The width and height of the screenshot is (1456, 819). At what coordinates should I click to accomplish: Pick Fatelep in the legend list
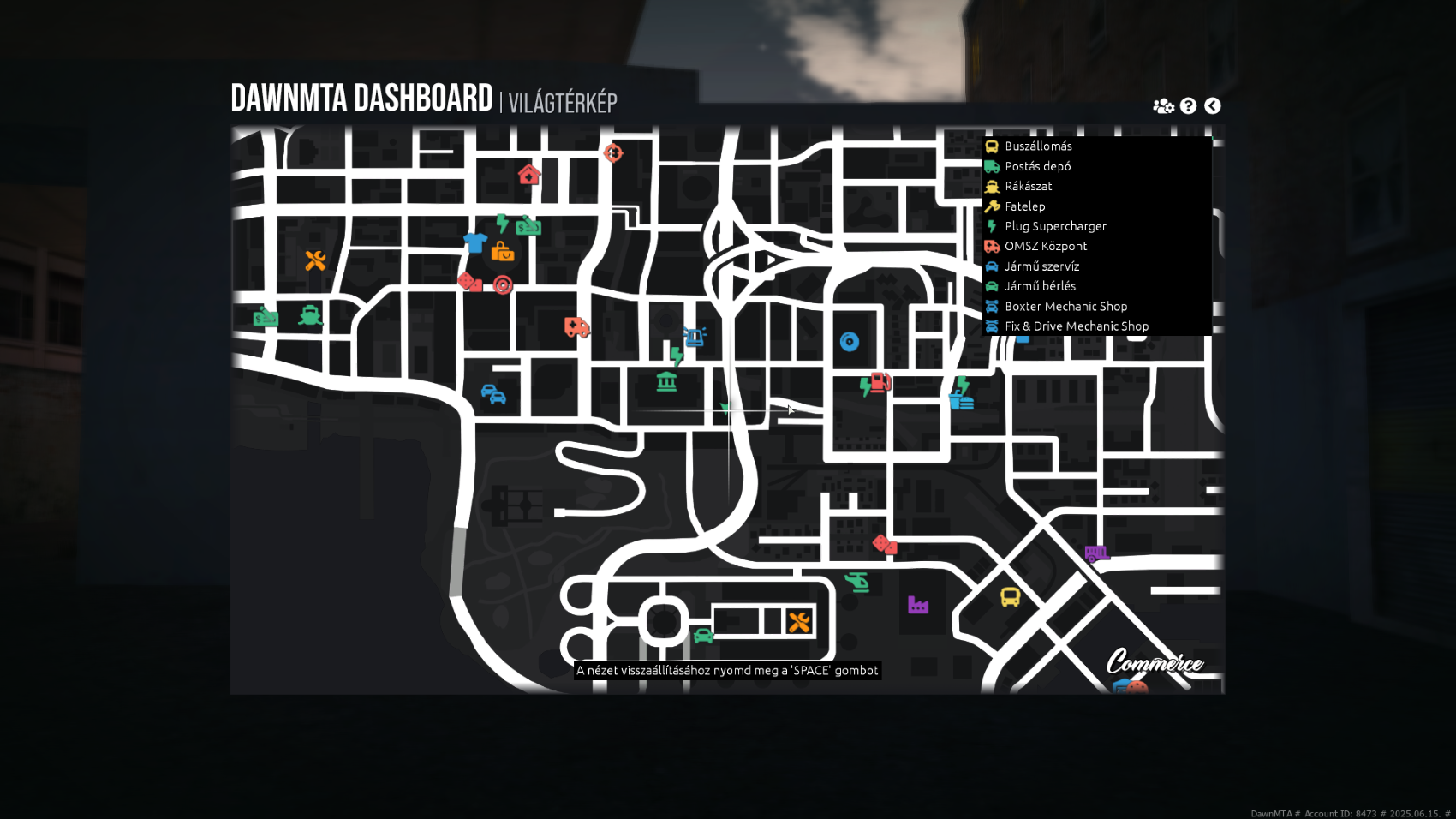coord(1024,206)
